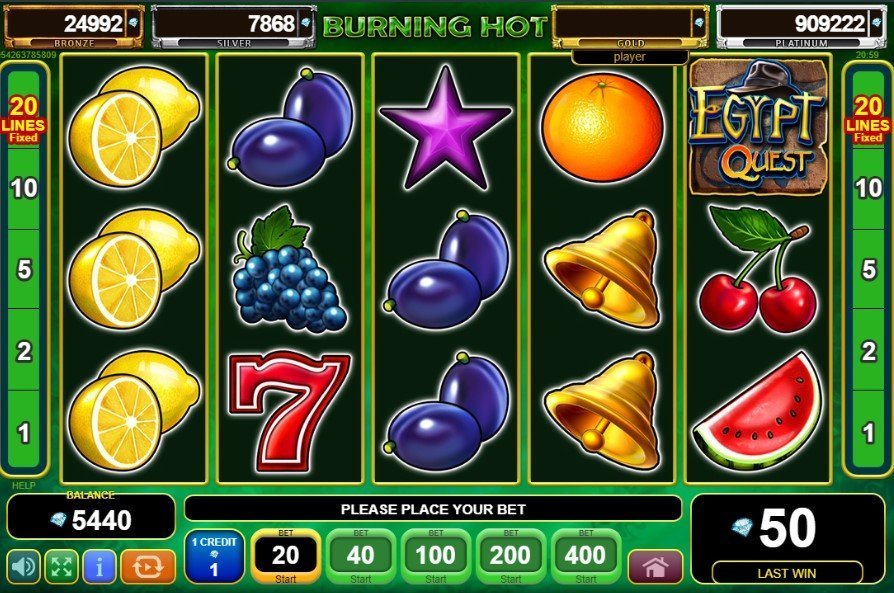Screen dimensions: 894x593
Task: Toggle the sound speaker icon
Action: (23, 567)
